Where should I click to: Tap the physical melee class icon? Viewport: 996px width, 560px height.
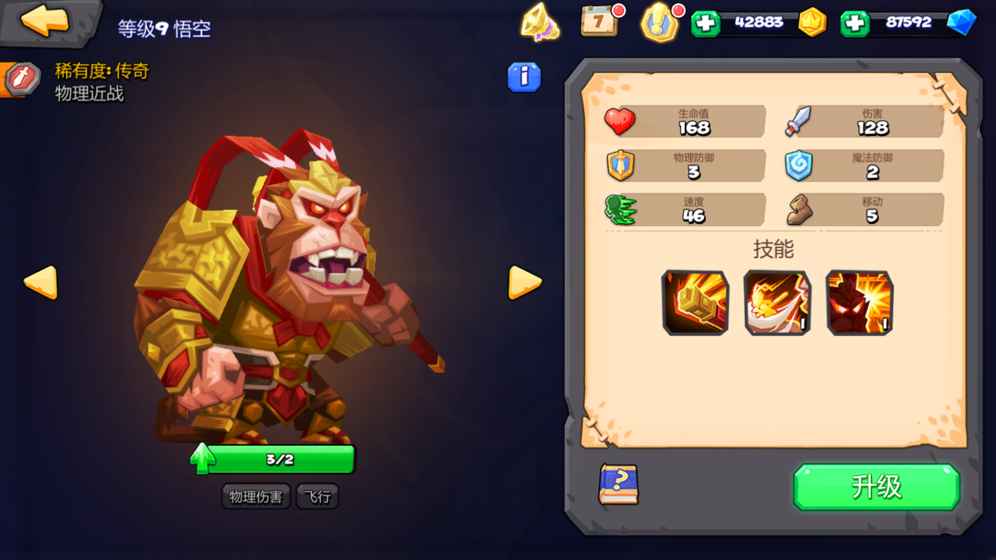(x=21, y=79)
